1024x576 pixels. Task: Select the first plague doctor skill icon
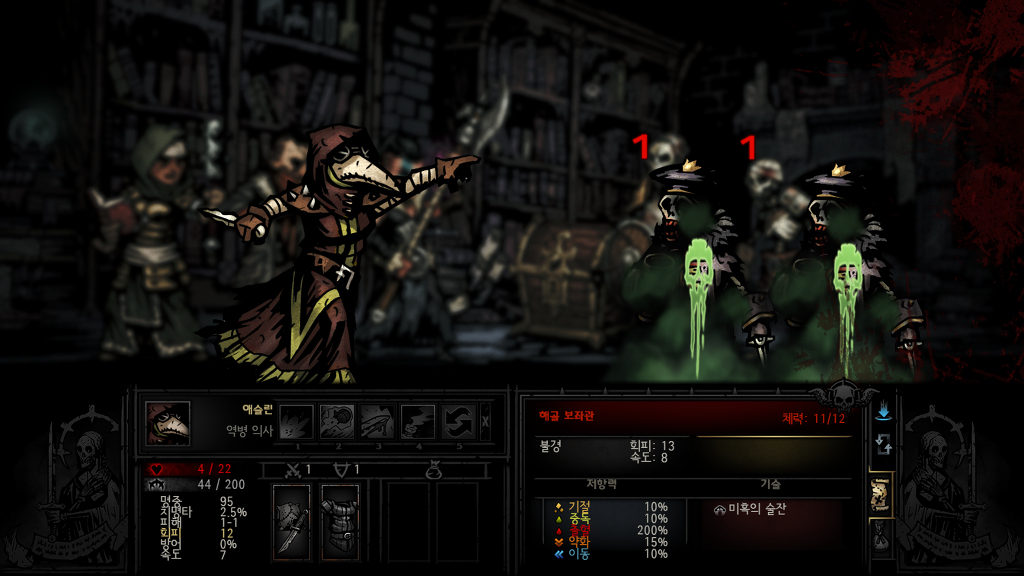(x=296, y=421)
